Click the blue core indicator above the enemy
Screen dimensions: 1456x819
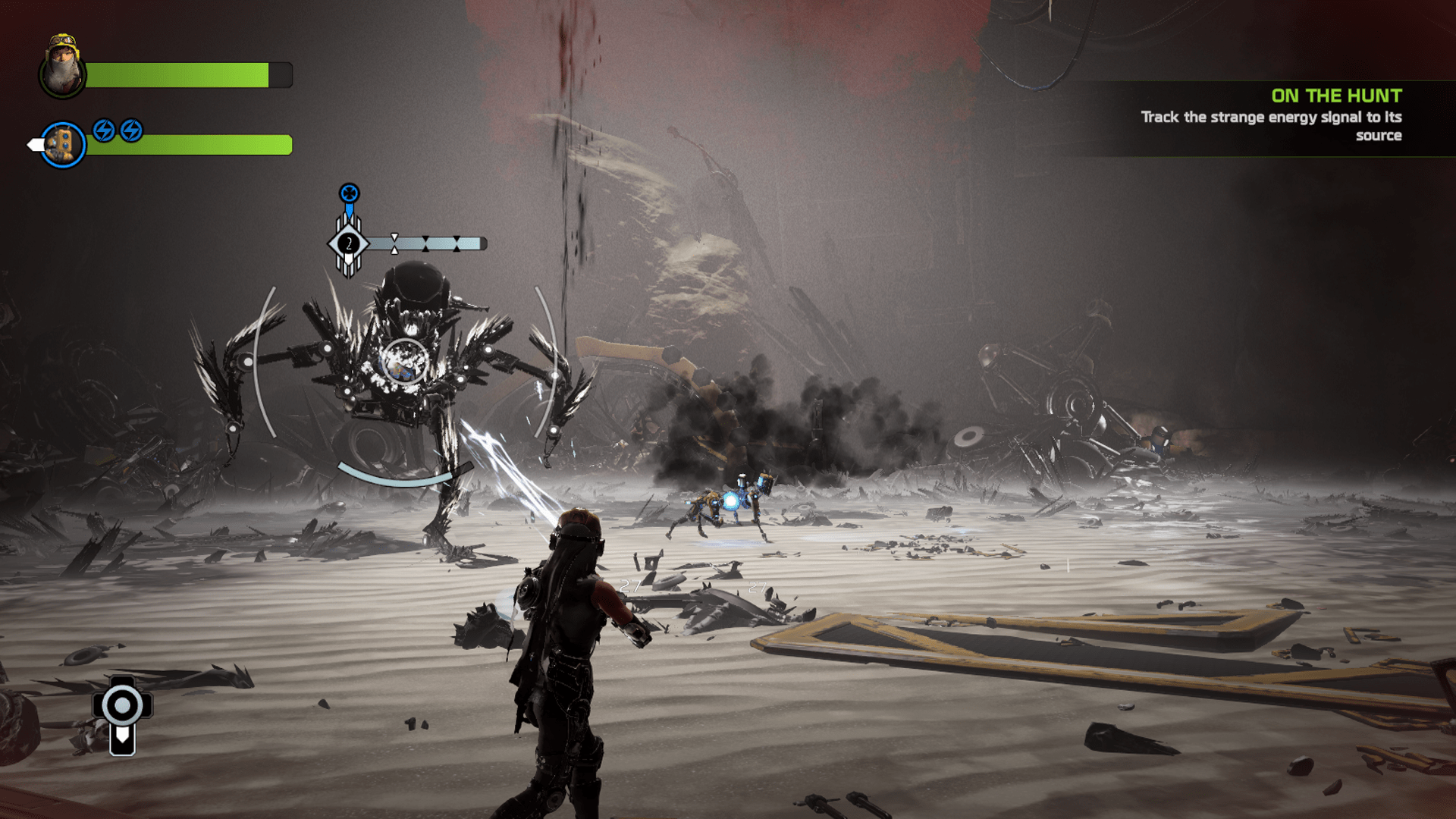point(349,193)
